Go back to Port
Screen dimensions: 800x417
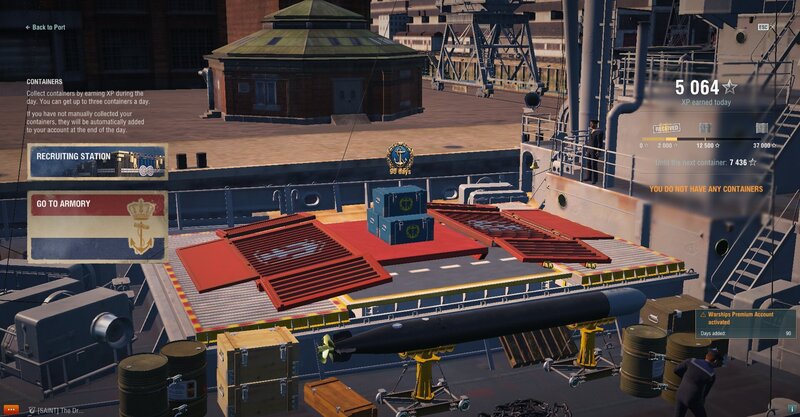45,27
